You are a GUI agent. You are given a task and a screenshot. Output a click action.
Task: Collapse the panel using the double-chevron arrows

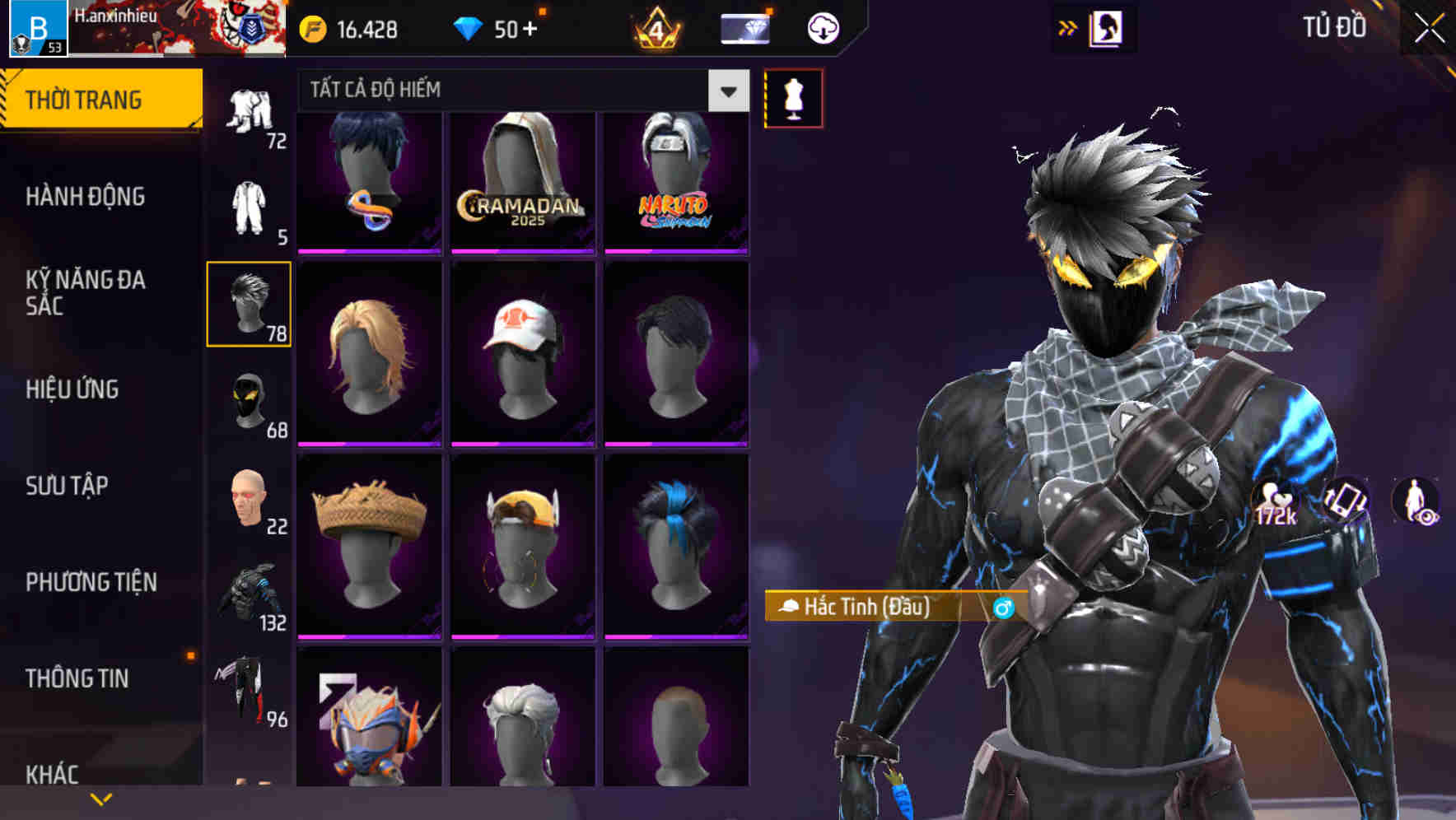click(1068, 26)
